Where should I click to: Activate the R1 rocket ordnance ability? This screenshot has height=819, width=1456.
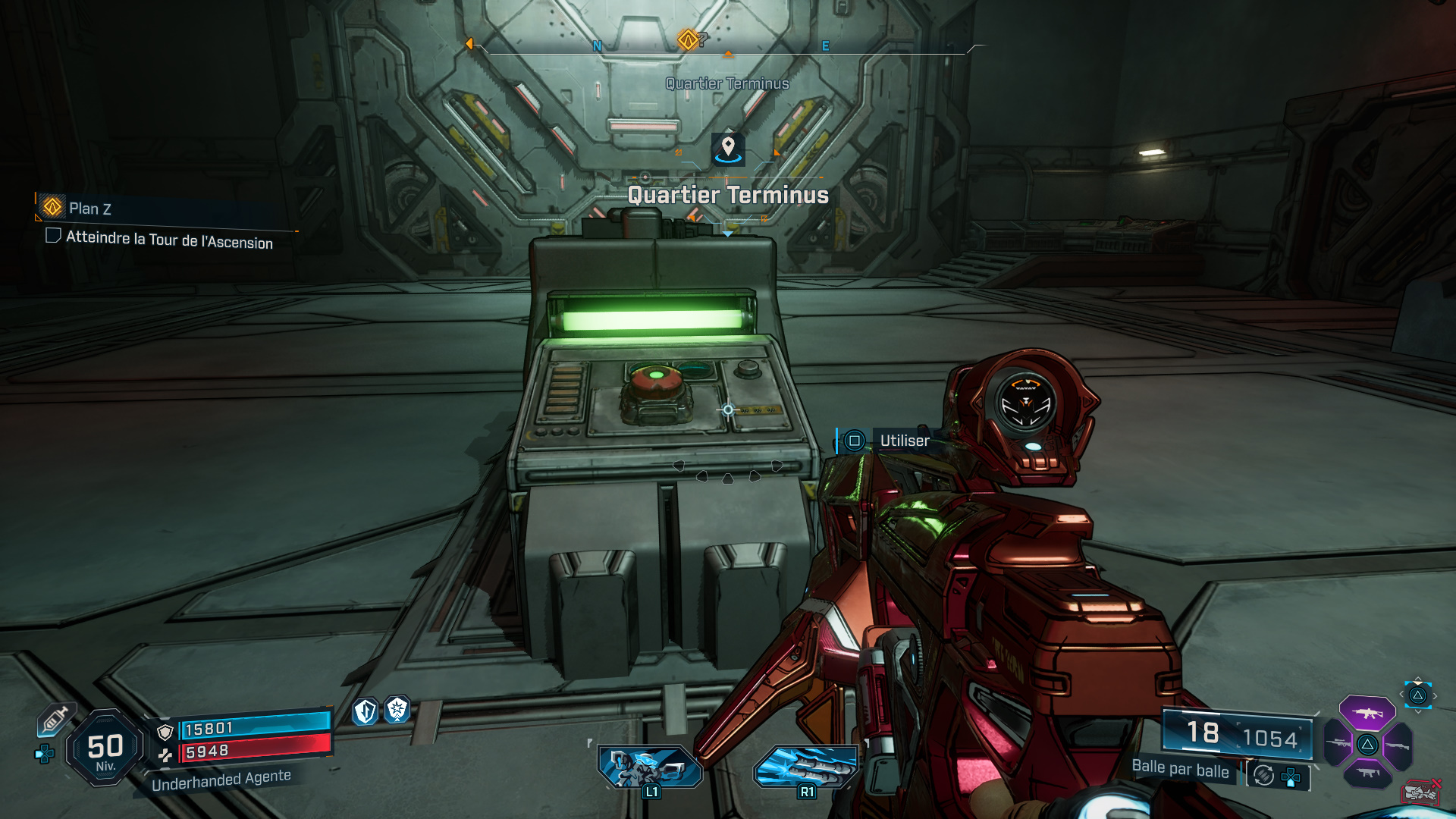coord(806,767)
